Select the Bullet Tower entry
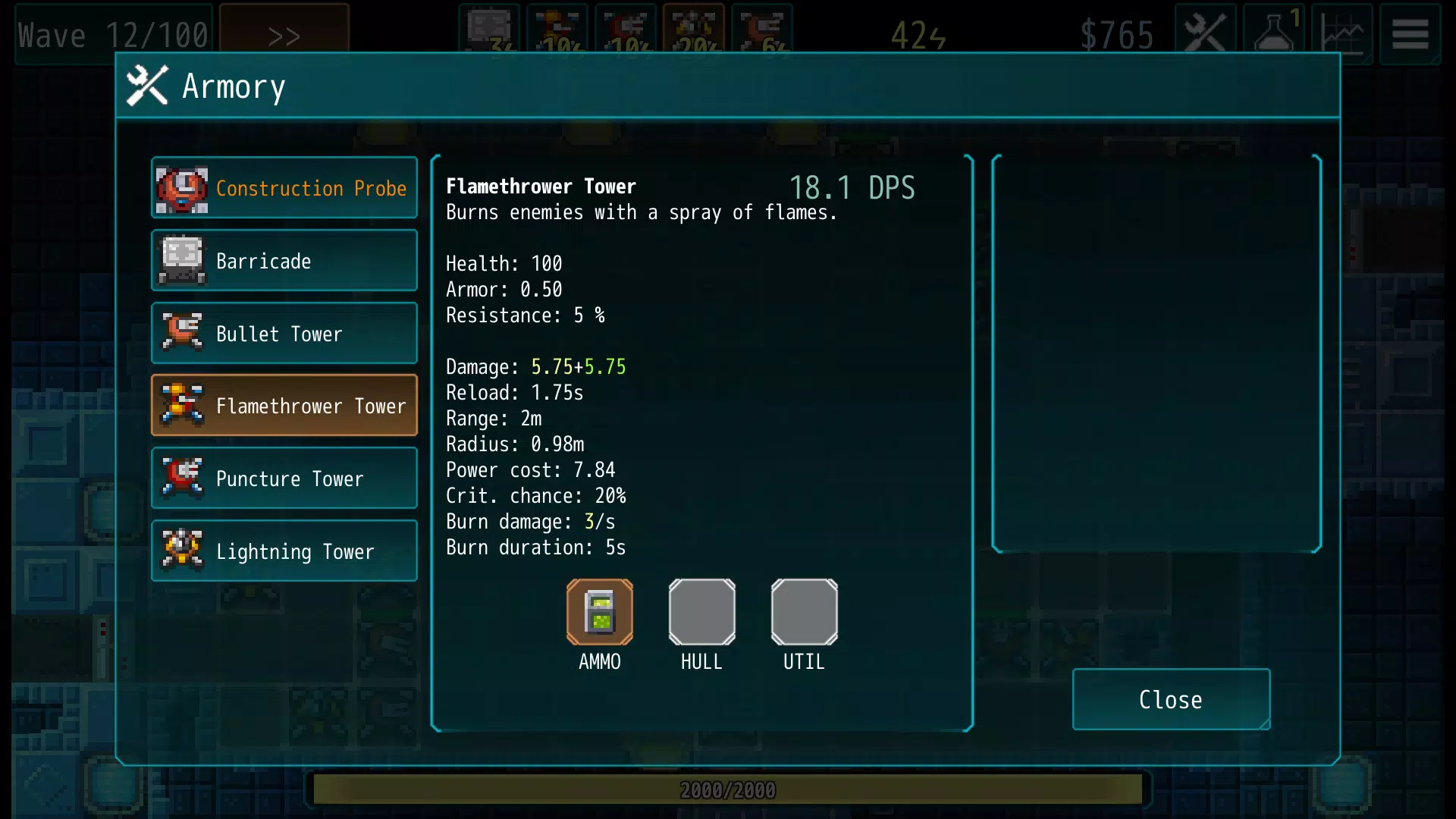Image resolution: width=1456 pixels, height=819 pixels. click(284, 334)
